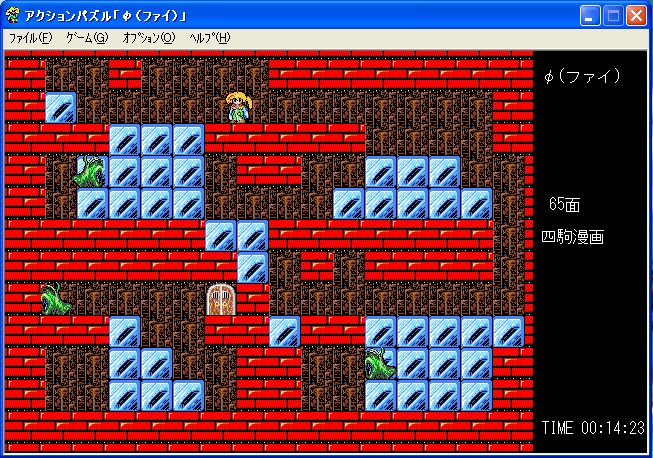
Task: Open the ヘルプ(H) menu
Action: coord(209,38)
